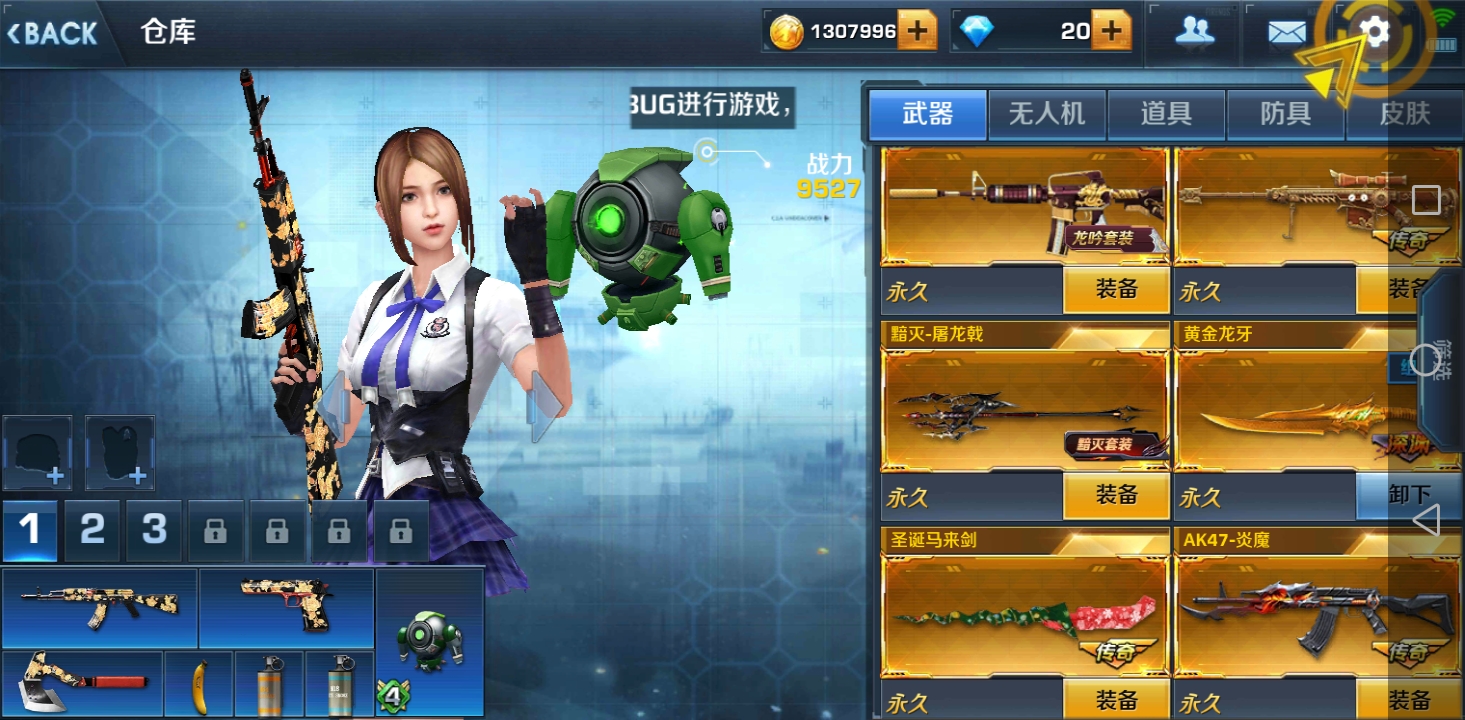Equip the 圣诞马来剑 weapon
This screenshot has width=1465, height=720.
pos(1116,699)
